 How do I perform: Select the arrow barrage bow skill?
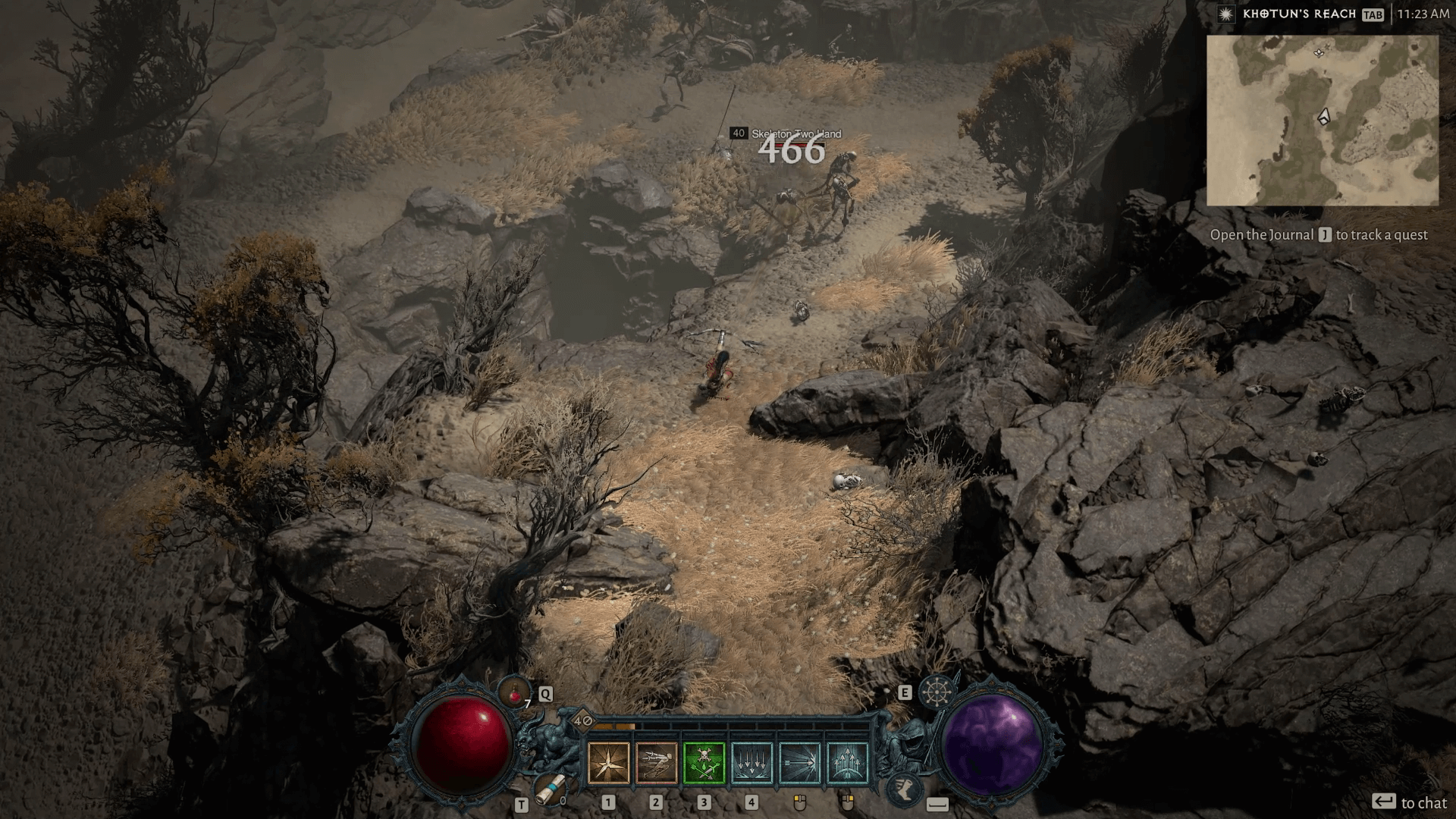coord(848,763)
